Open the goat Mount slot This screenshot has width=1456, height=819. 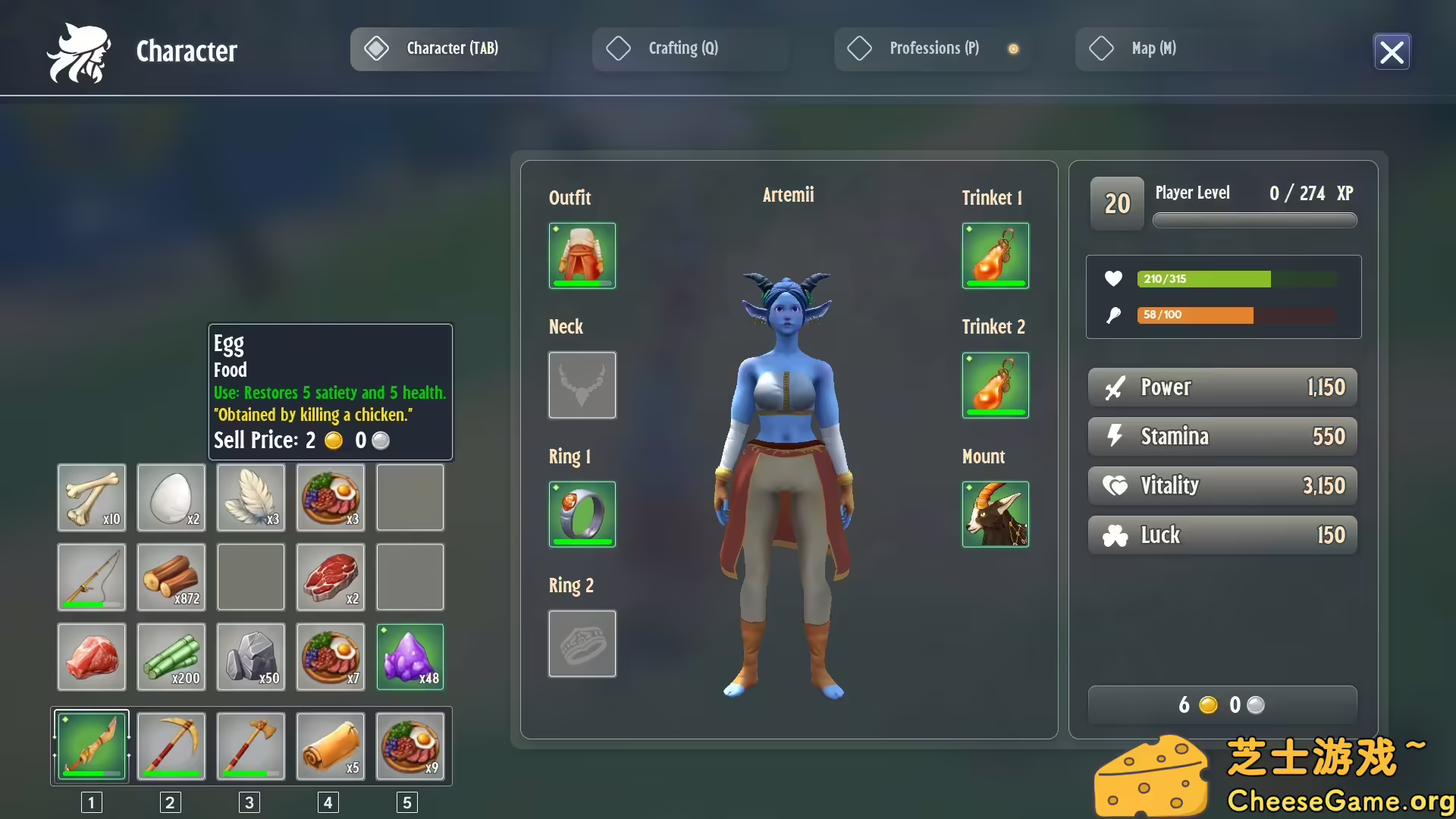995,514
